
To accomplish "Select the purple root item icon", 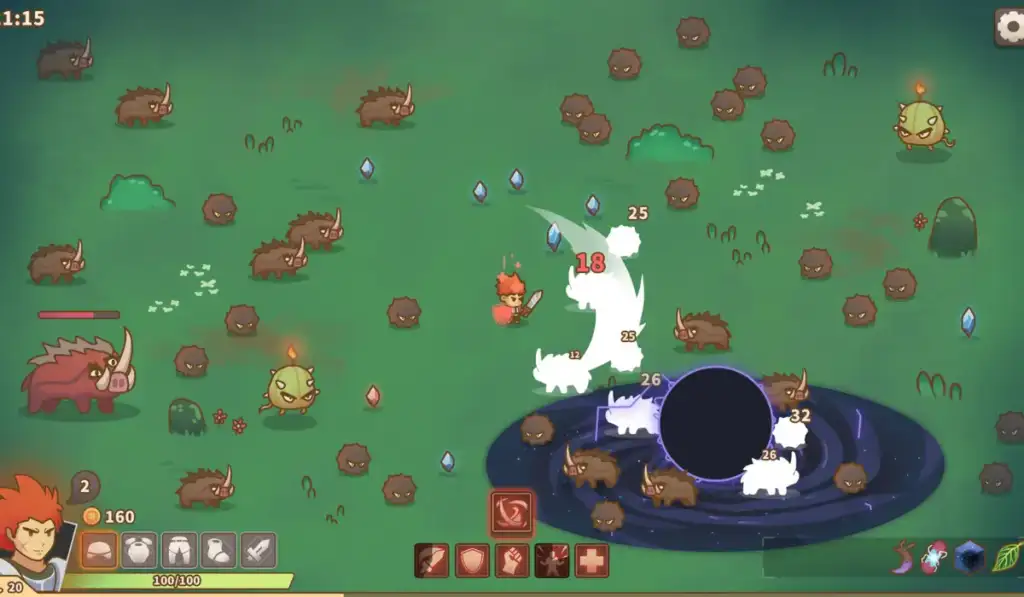I will [x=904, y=557].
